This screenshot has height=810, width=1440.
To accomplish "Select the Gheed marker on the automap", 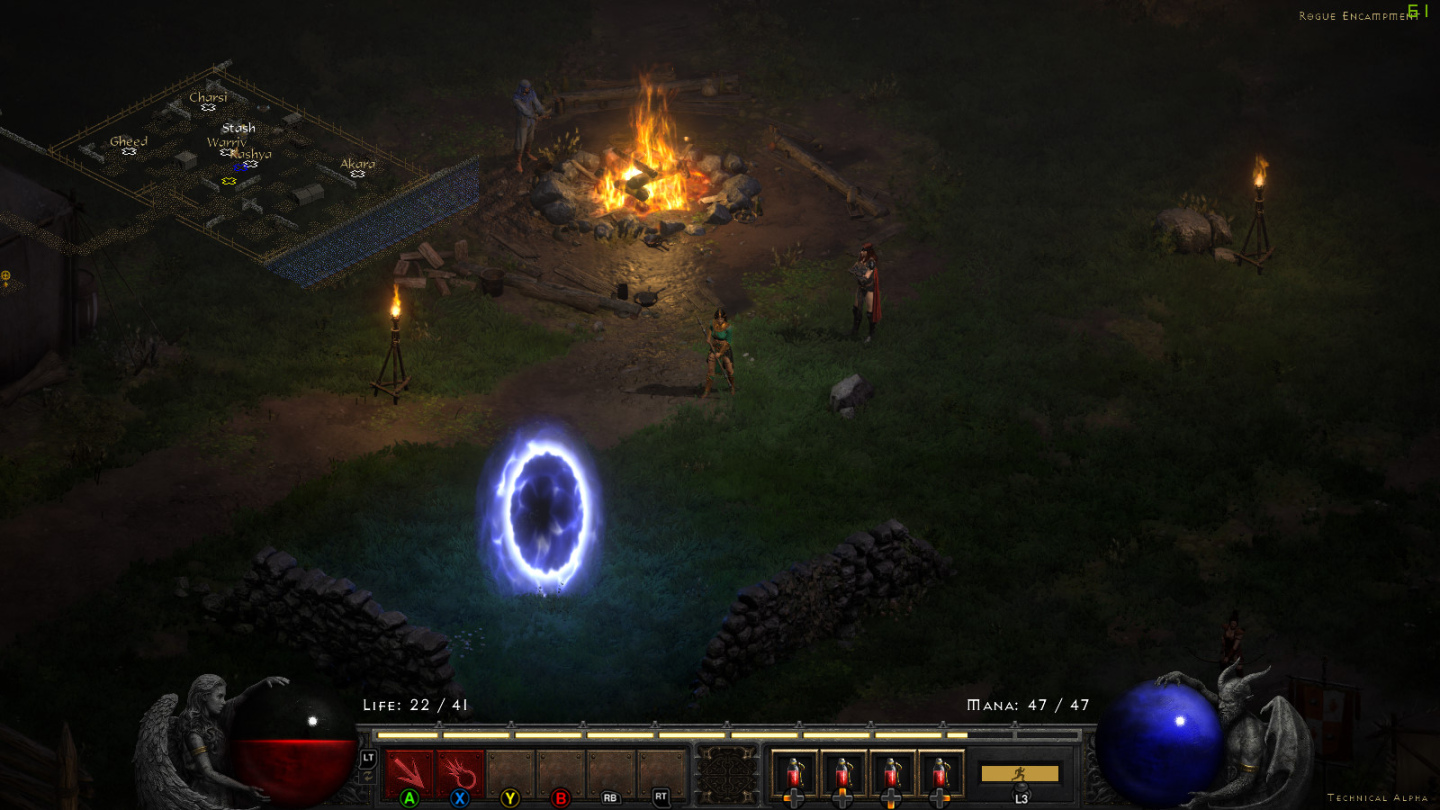I will pos(129,151).
